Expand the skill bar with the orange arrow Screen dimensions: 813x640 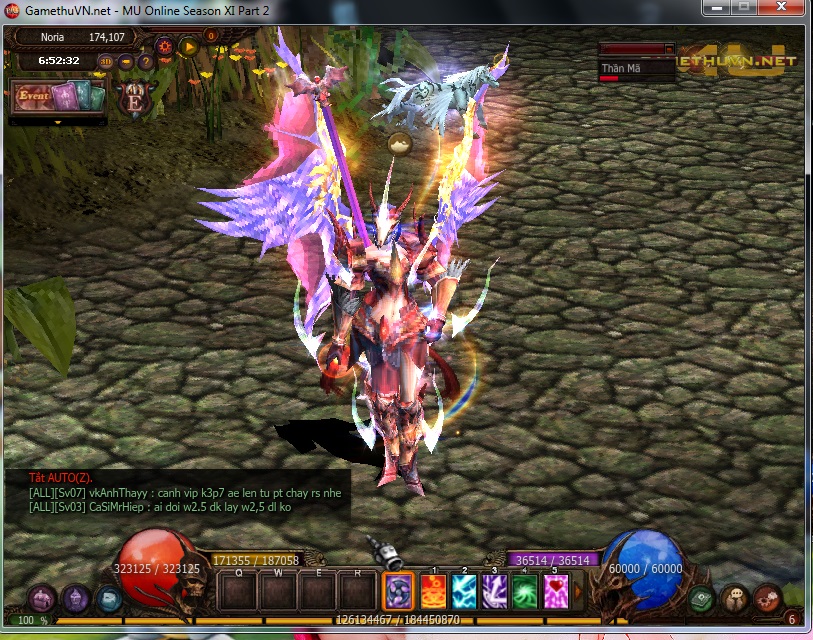click(577, 590)
